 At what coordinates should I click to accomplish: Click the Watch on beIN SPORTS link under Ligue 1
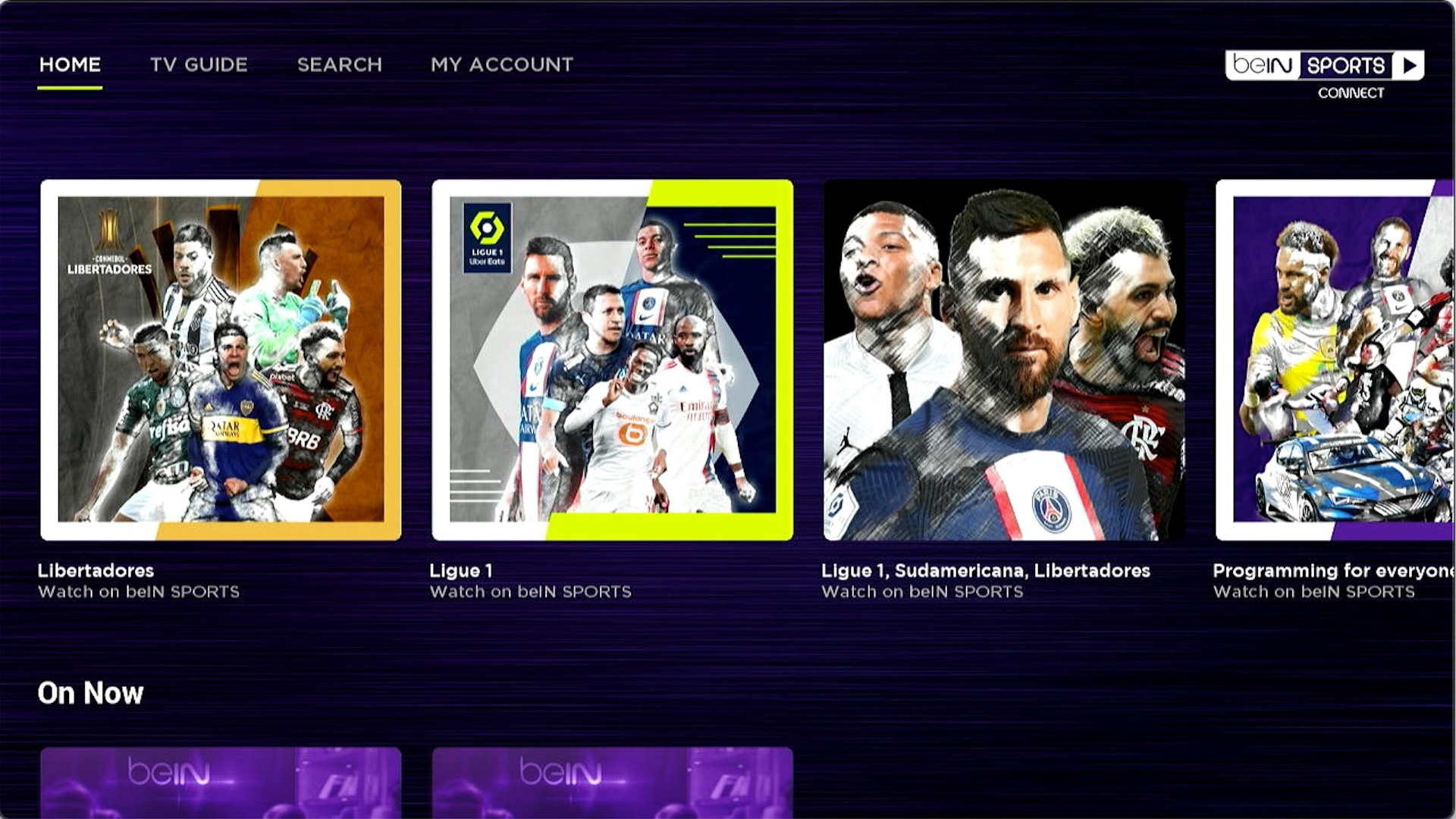(531, 591)
